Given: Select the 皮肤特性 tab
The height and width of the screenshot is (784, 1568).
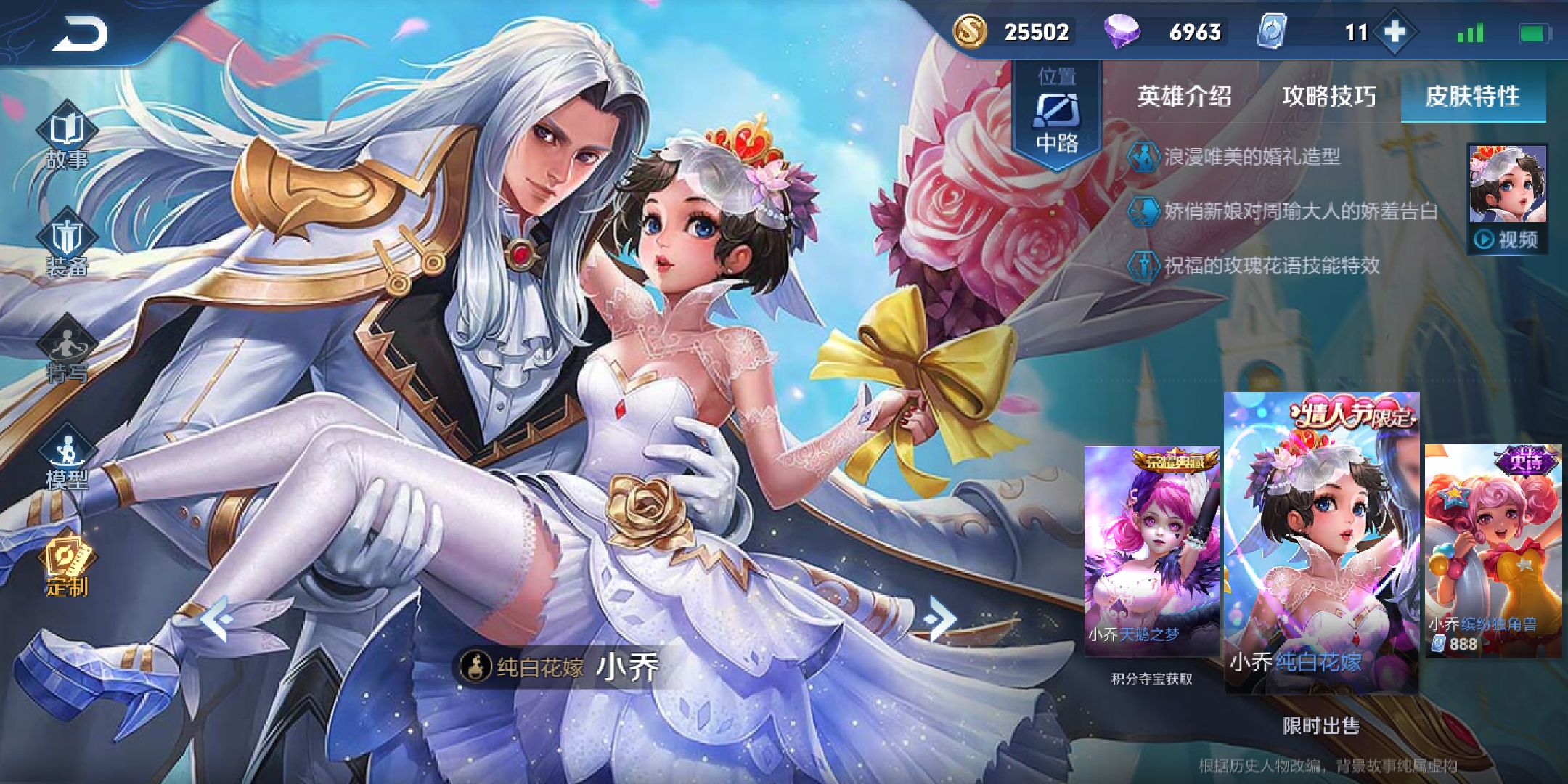Looking at the screenshot, I should pyautogui.click(x=1472, y=96).
